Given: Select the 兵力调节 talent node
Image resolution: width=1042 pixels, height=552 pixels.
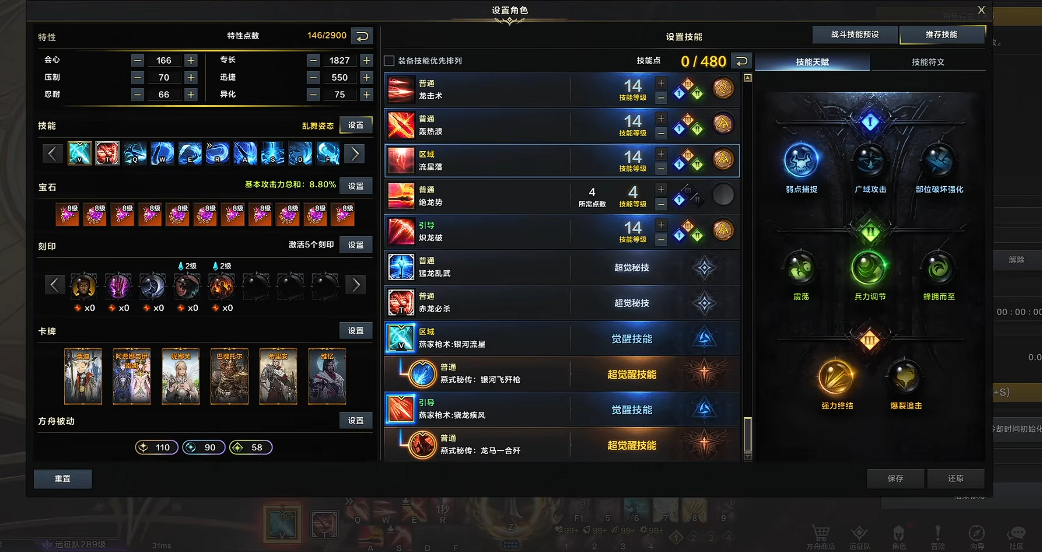Looking at the screenshot, I should (x=869, y=269).
